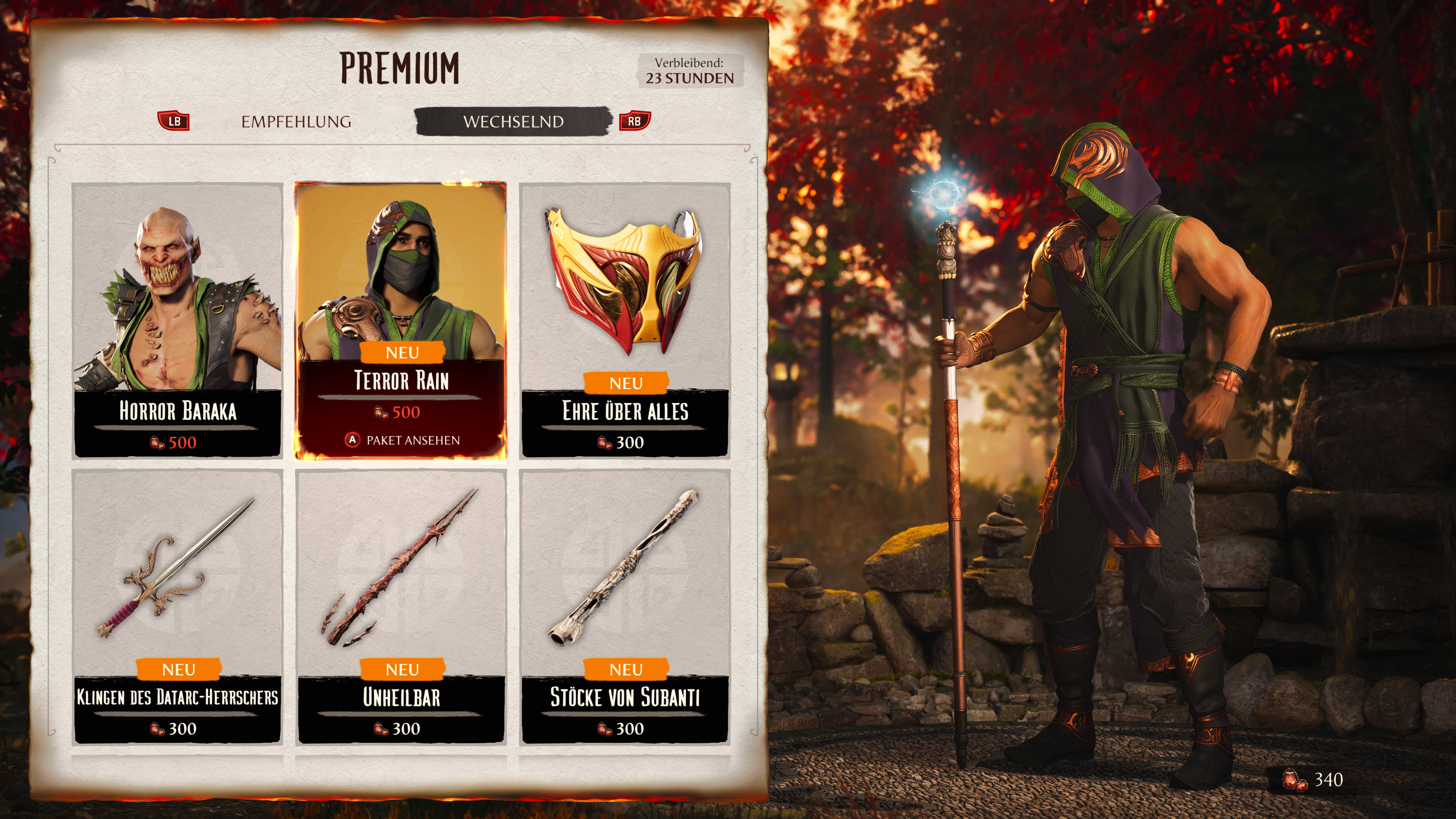
Task: Open the Terror Rain bundle card
Action: 401,320
